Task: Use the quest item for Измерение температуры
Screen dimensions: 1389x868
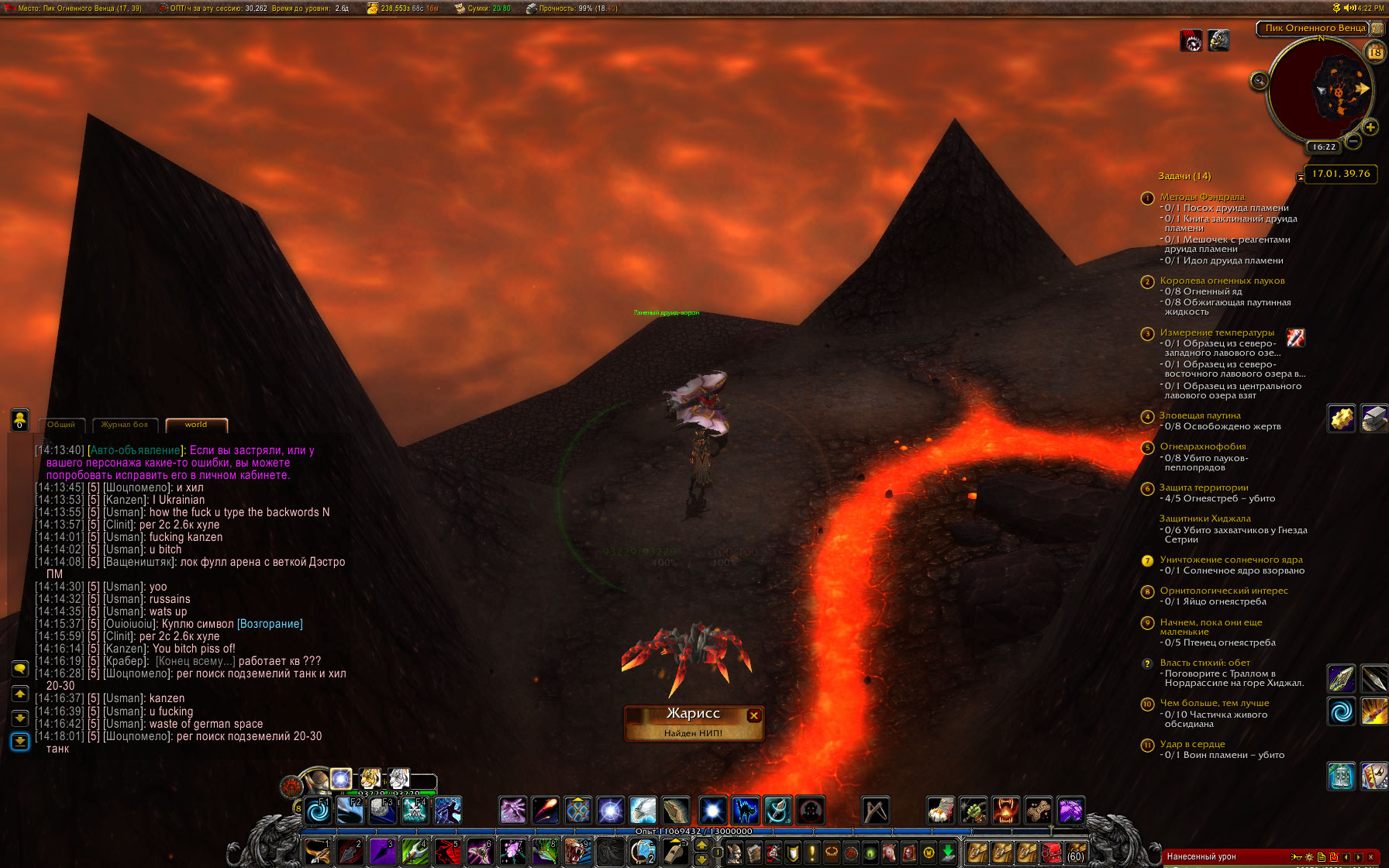Action: [1295, 337]
